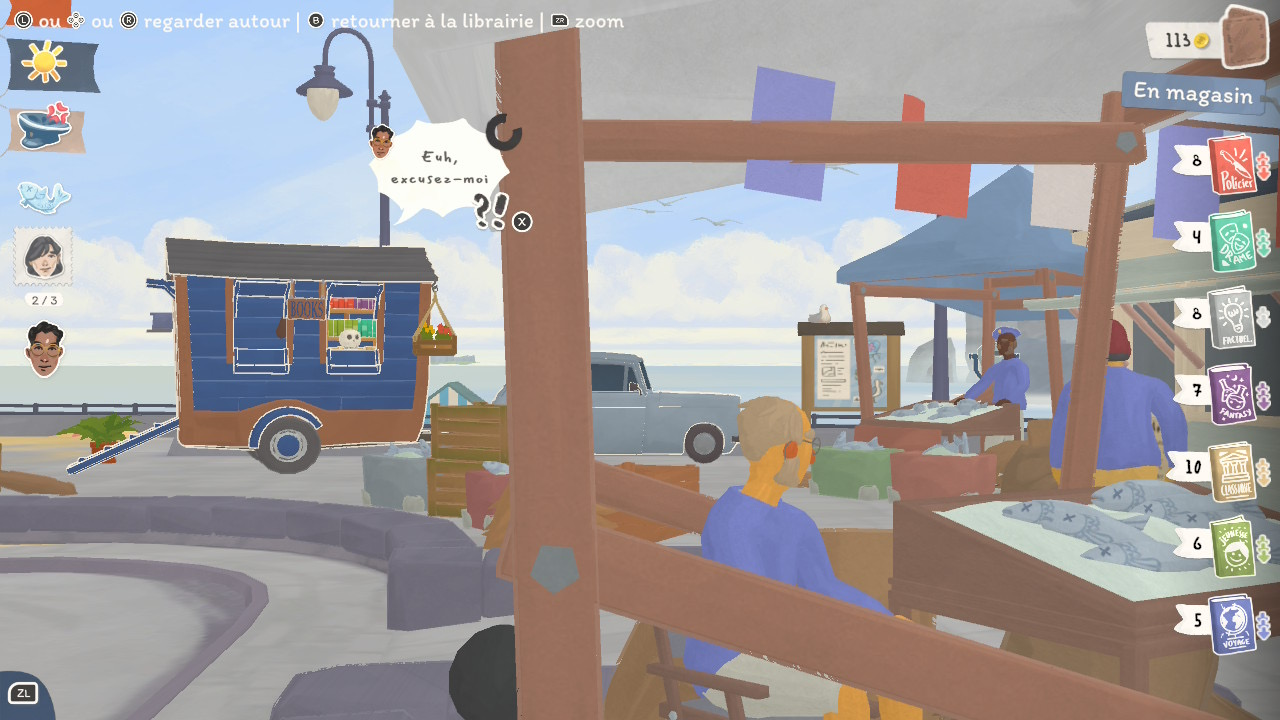Open the En magasin stock label
Viewport: 1280px width, 720px height.
(1192, 94)
